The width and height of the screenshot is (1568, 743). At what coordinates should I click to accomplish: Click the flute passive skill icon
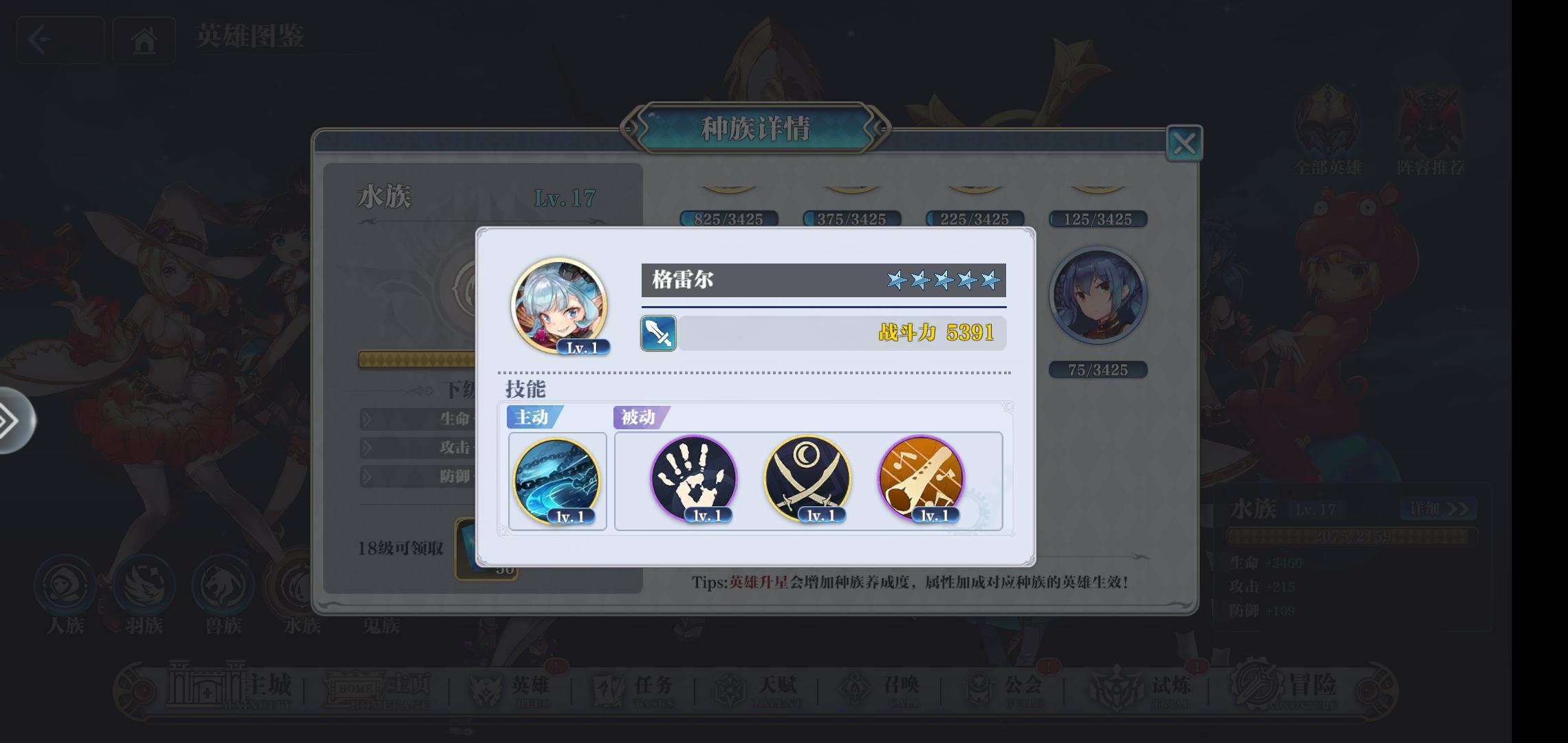[922, 480]
